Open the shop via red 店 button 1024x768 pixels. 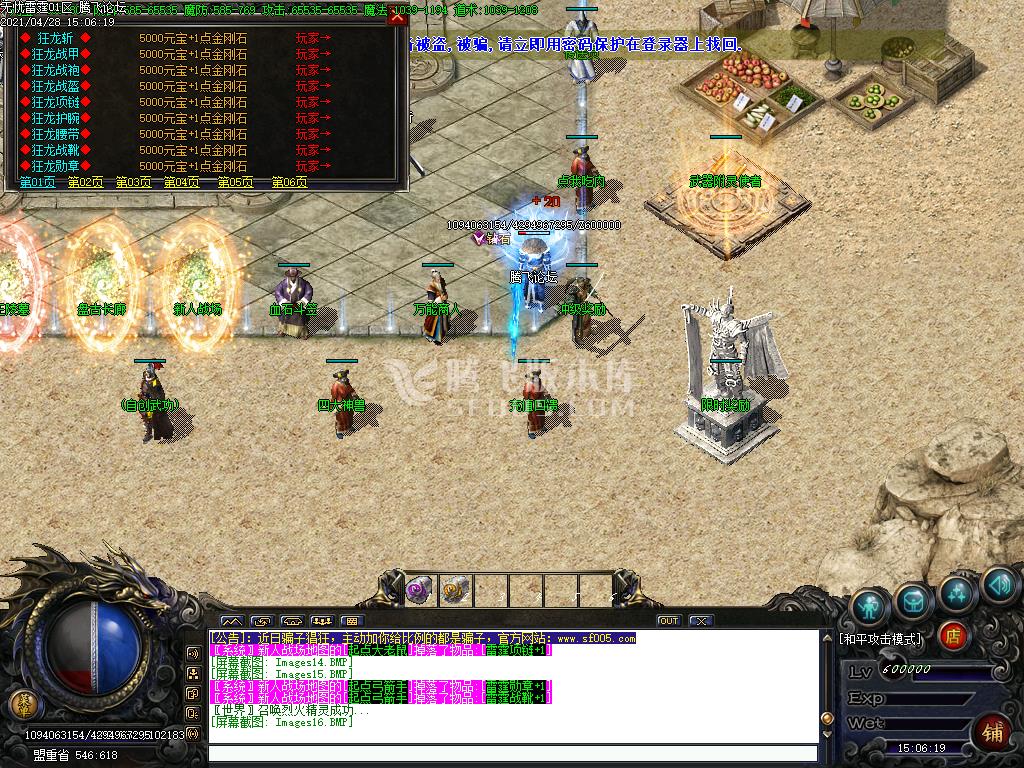tap(954, 636)
